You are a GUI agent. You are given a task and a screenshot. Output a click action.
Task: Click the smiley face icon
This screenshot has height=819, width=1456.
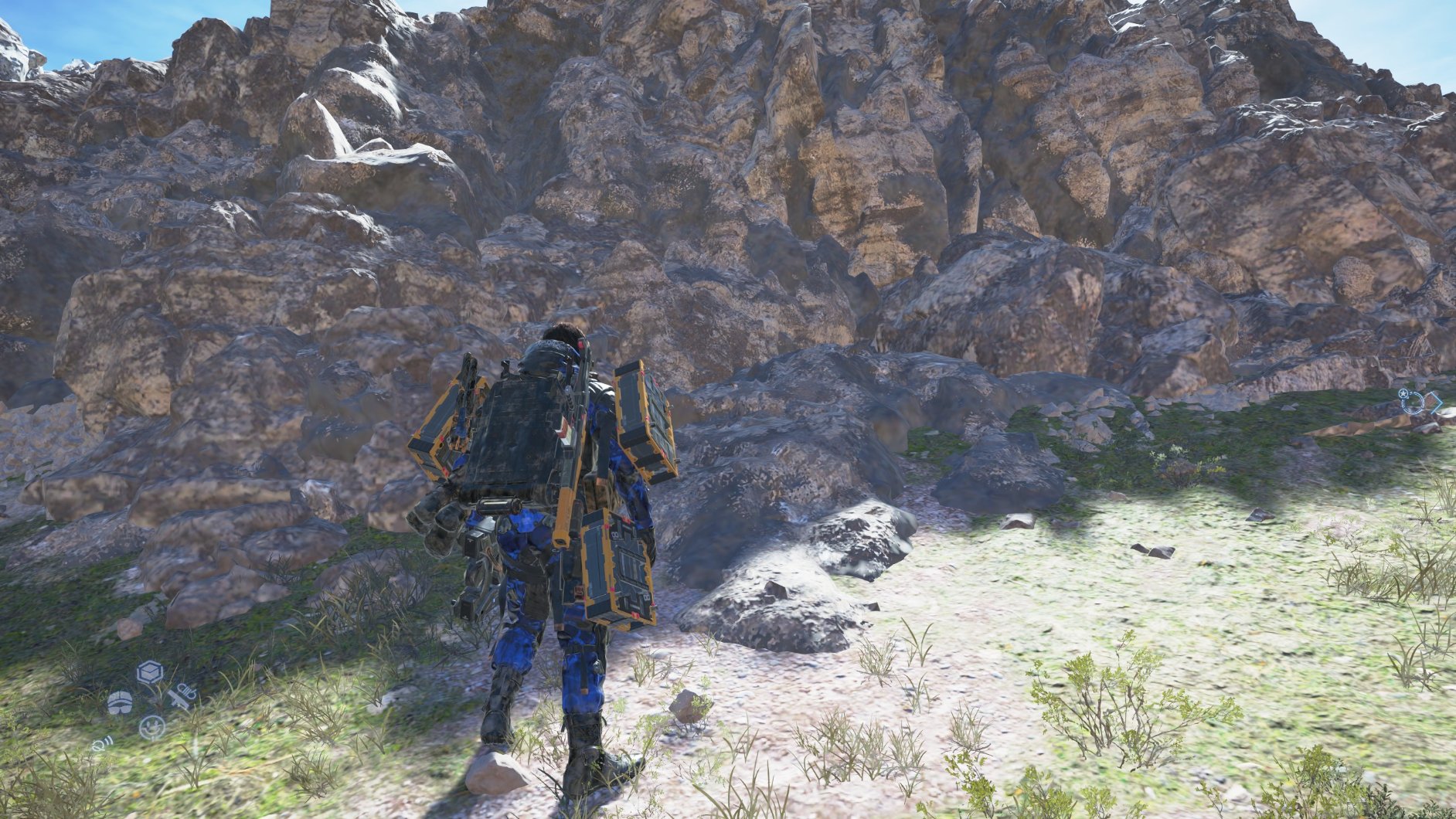[x=151, y=727]
